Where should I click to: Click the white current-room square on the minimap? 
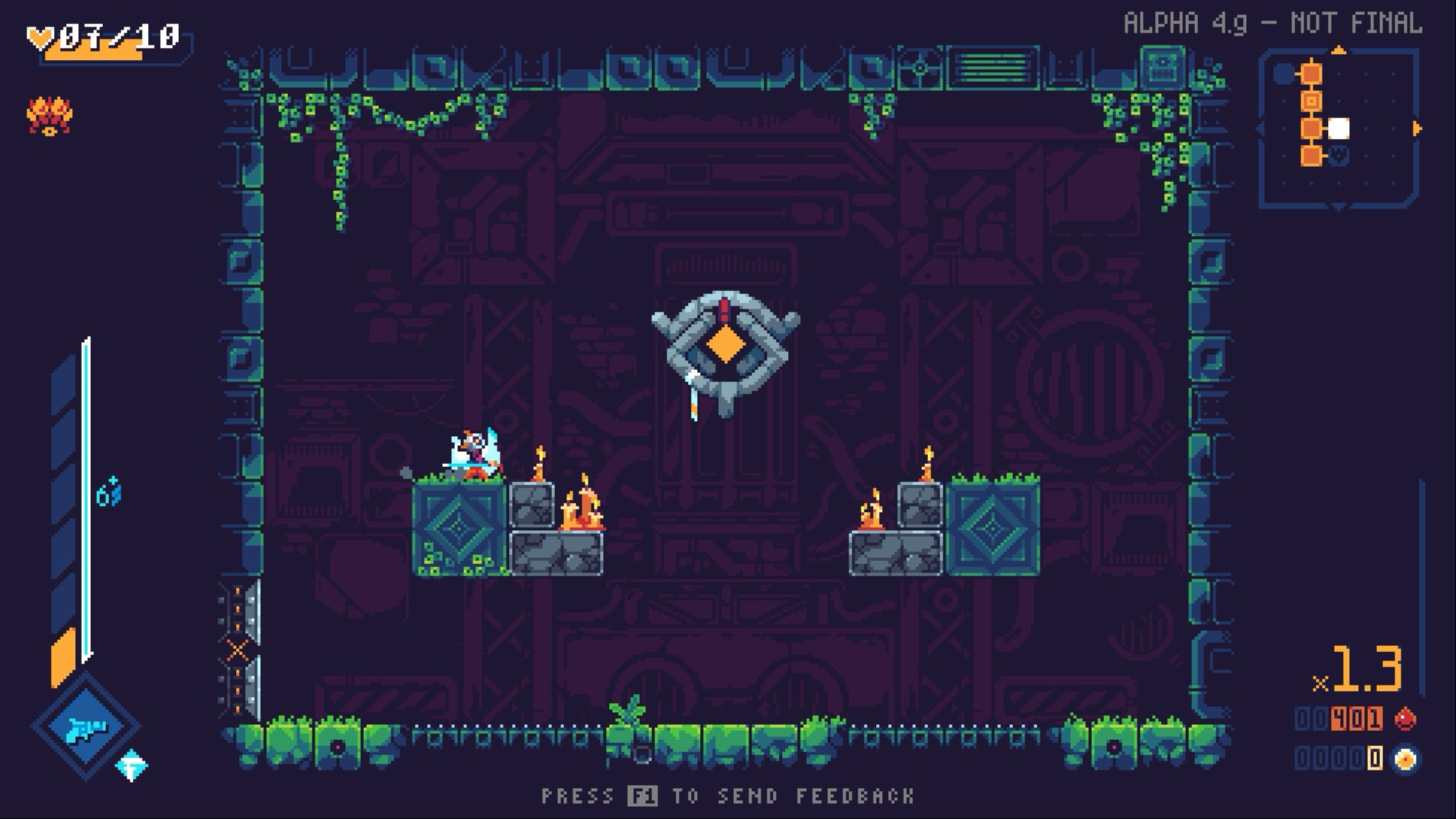coord(1338,128)
